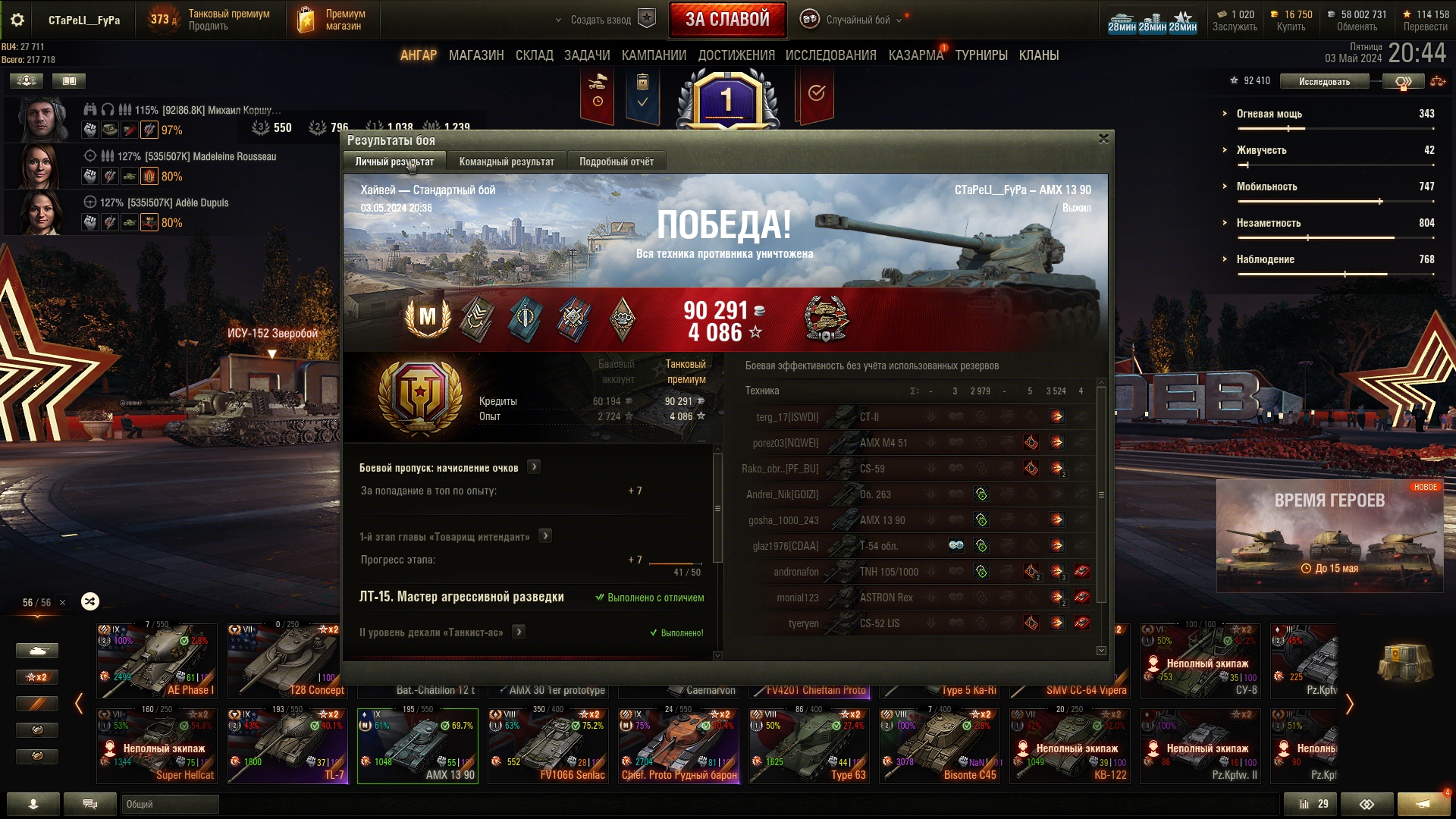Open the КЛАНЫ menu
The width and height of the screenshot is (1456, 819).
pyautogui.click(x=1039, y=55)
